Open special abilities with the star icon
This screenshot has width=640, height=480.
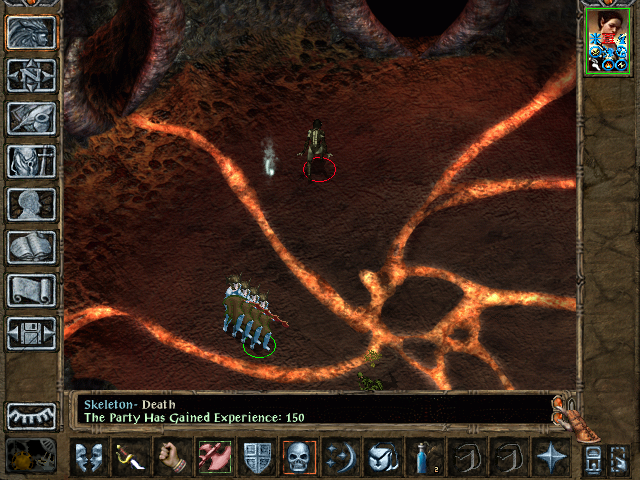click(x=550, y=457)
